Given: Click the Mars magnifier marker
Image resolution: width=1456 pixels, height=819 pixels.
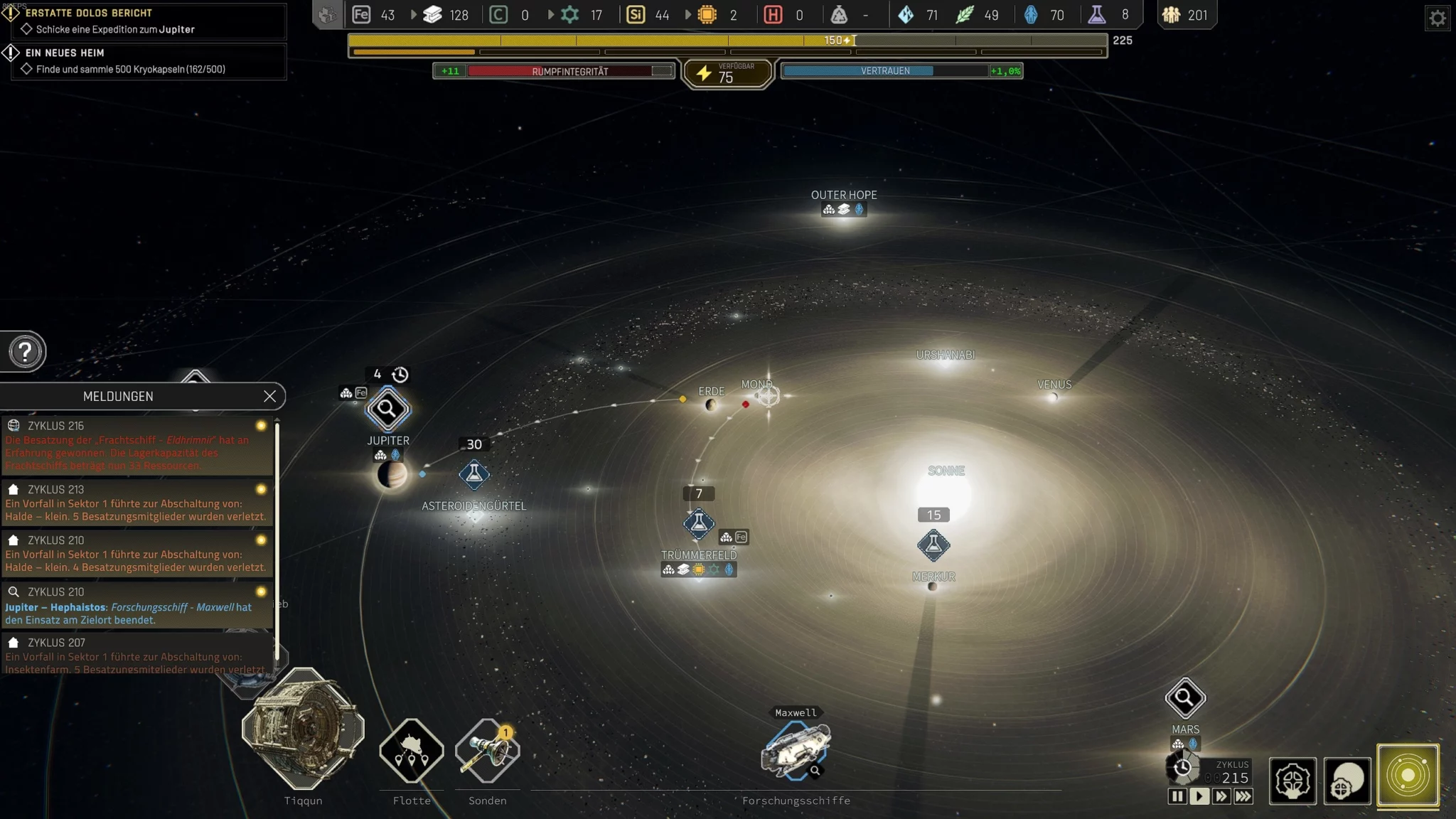Looking at the screenshot, I should pos(1185,698).
